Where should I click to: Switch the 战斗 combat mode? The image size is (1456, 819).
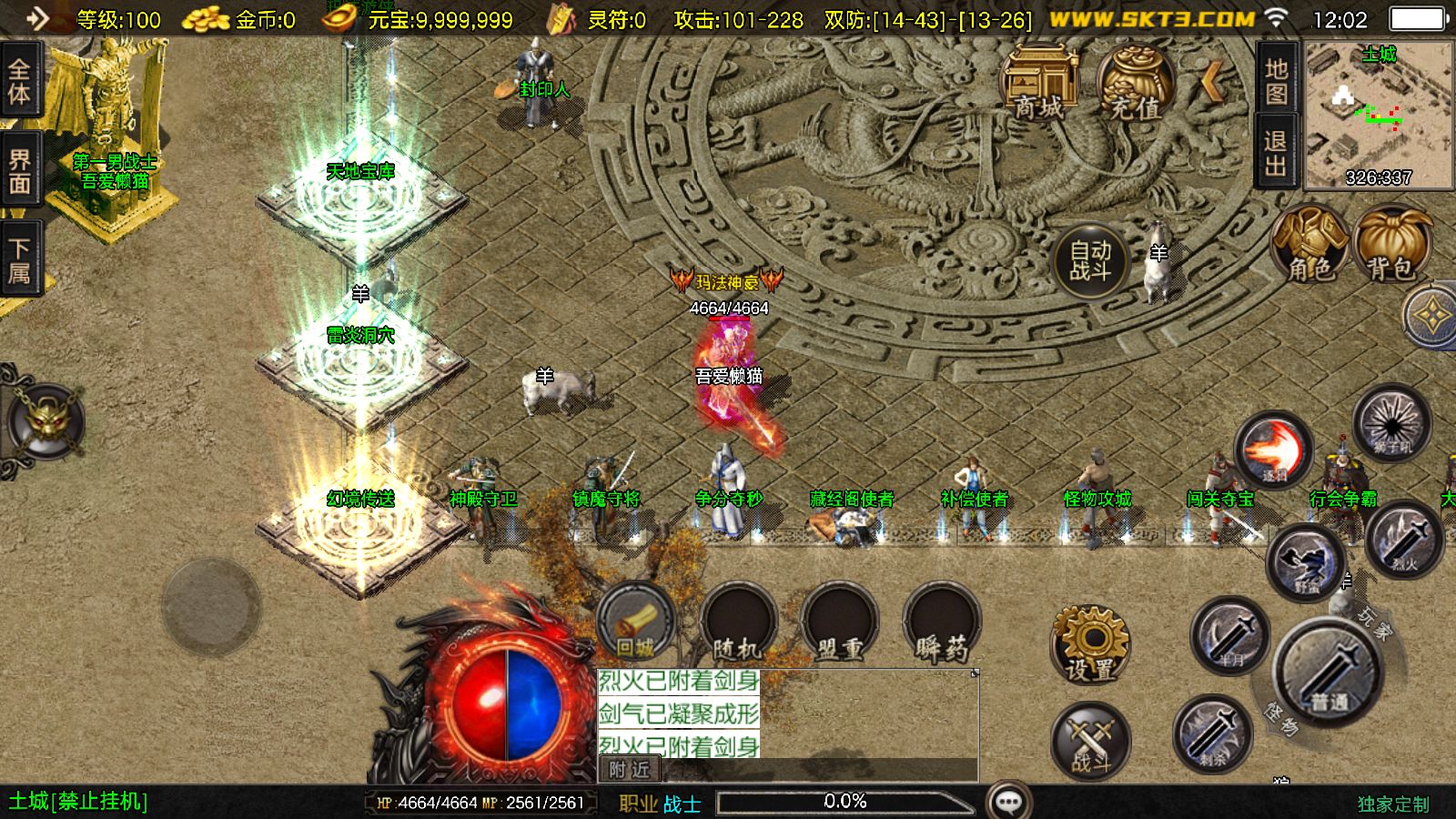[x=1090, y=741]
